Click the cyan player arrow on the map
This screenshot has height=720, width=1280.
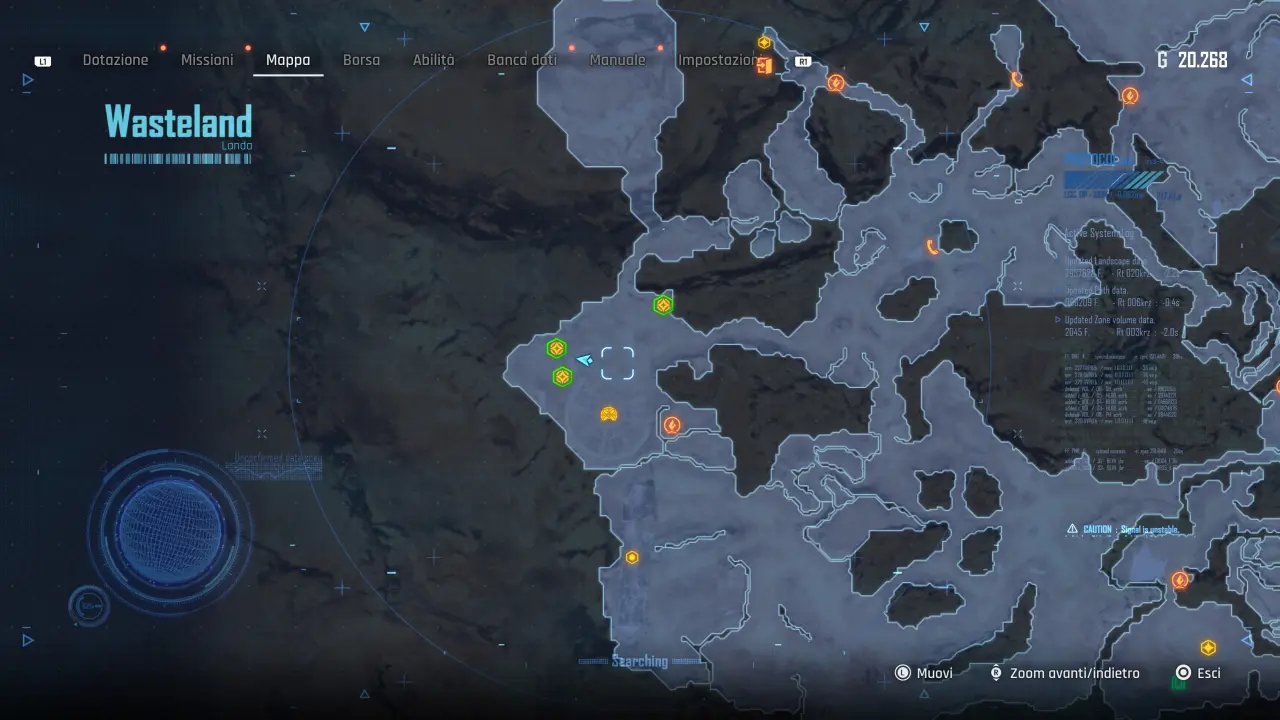585,360
